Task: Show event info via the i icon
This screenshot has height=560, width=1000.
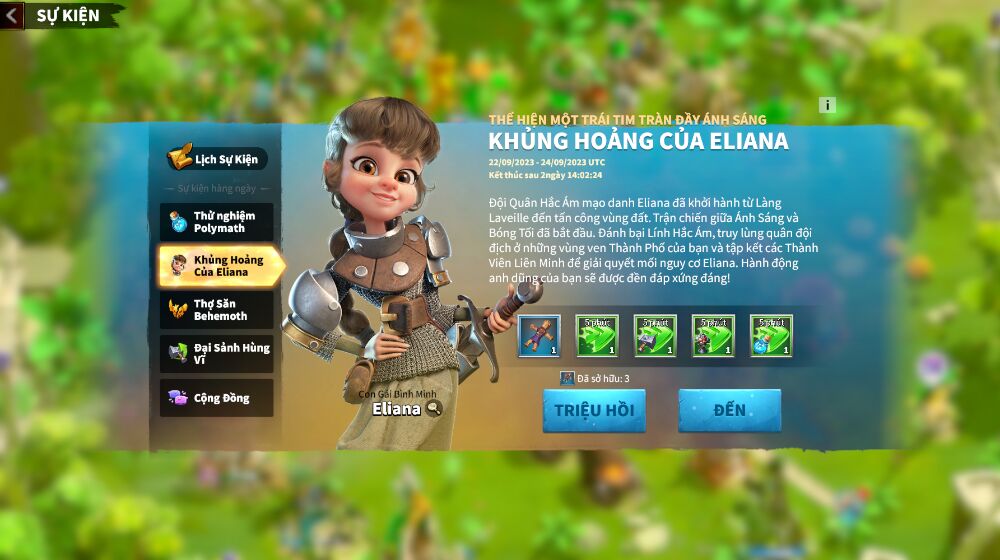Action: click(827, 105)
